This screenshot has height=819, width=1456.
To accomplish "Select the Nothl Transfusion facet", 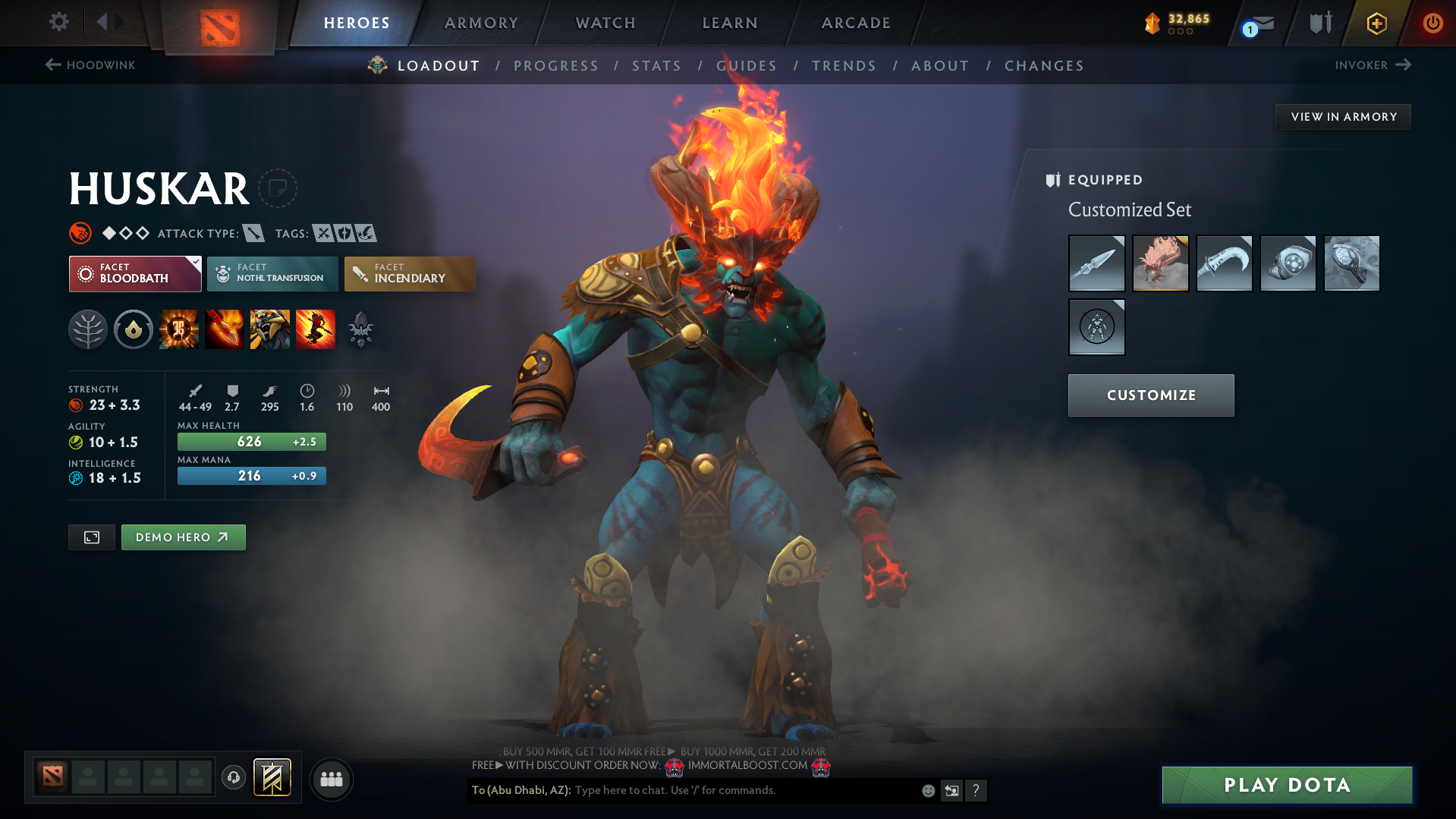I will click(272, 273).
